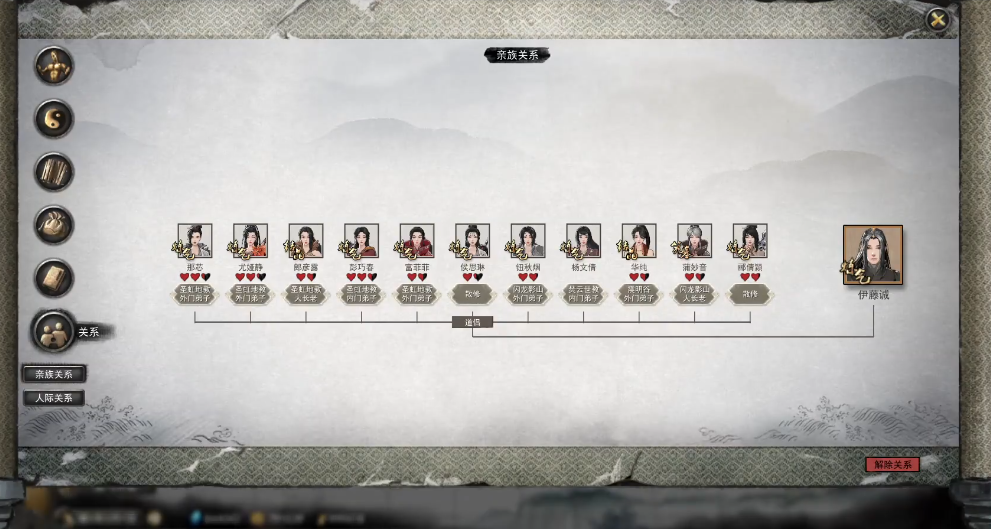Open the character body icon tab
This screenshot has width=991, height=529.
54,66
